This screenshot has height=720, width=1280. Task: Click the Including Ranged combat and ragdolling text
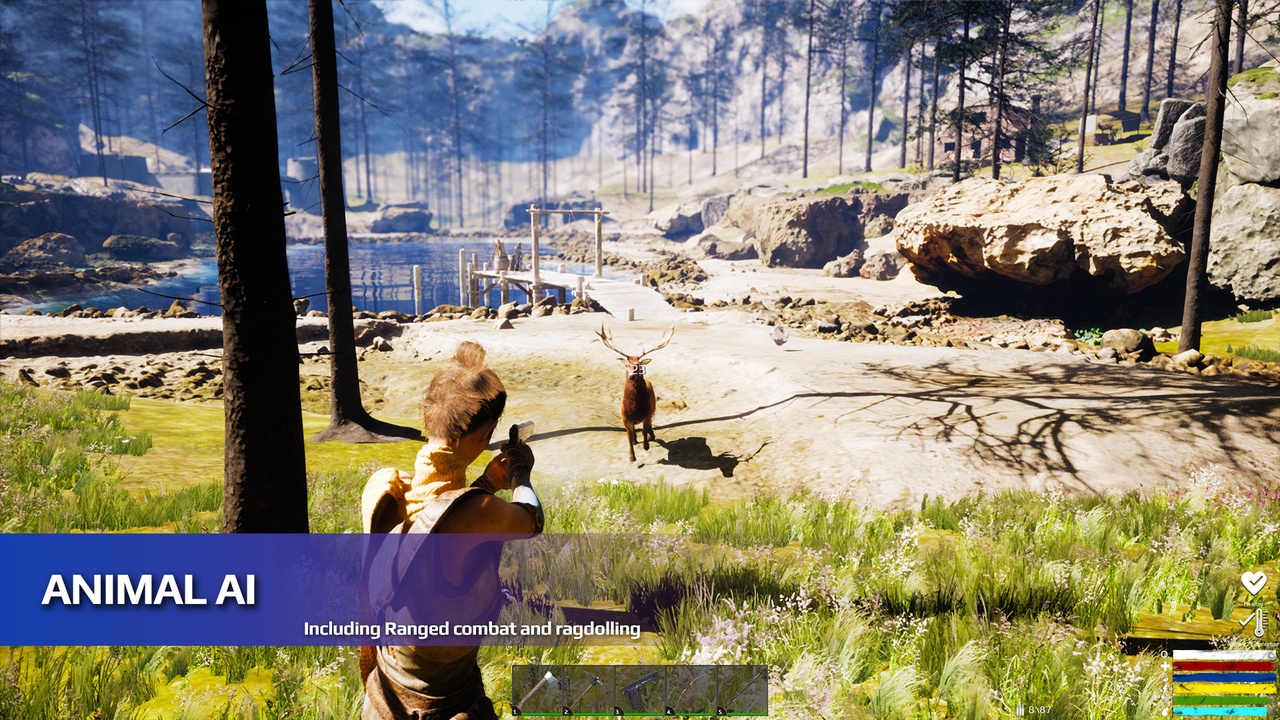470,628
